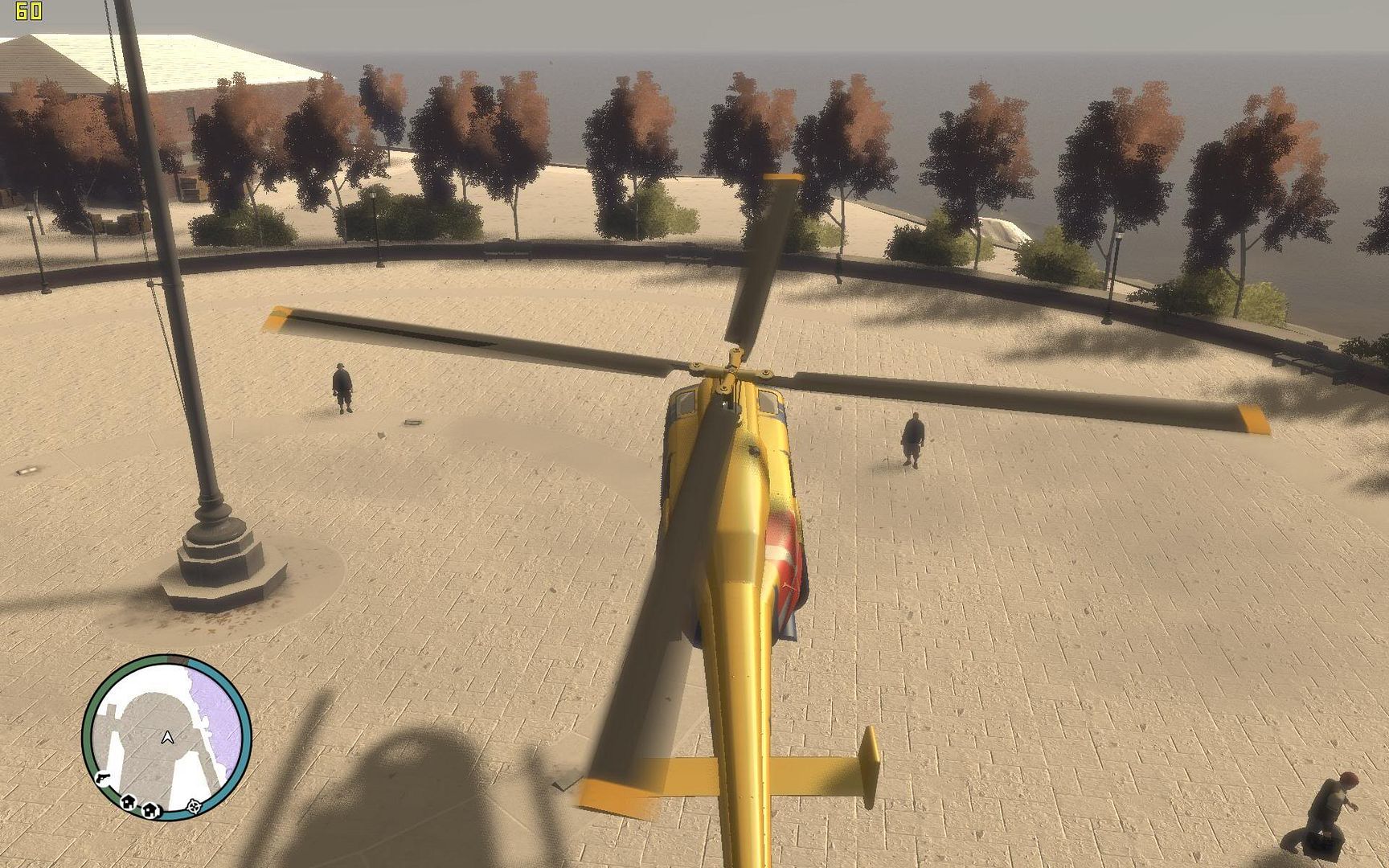The image size is (1389, 868).
Task: Click the player arrow marker on minimap
Action: (167, 736)
